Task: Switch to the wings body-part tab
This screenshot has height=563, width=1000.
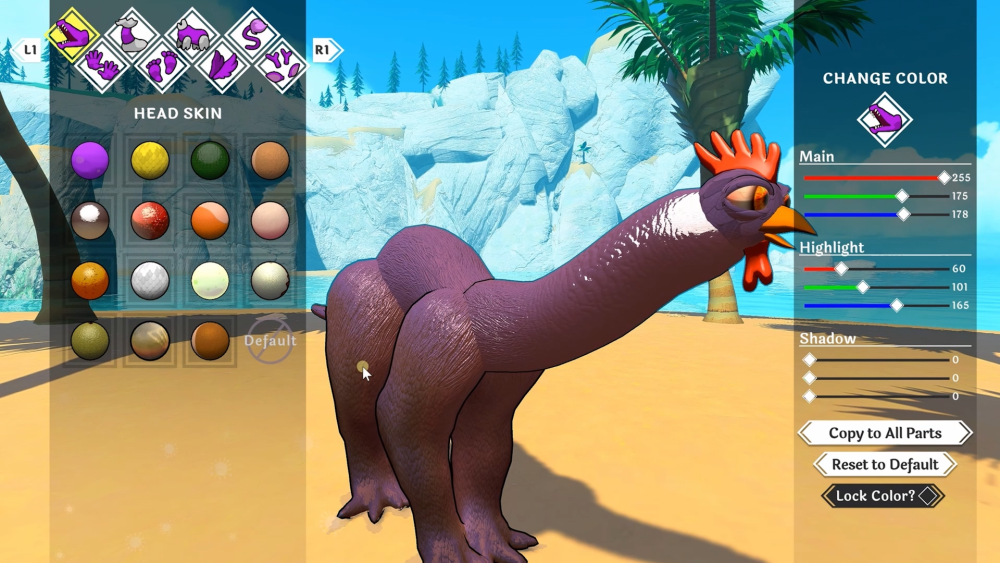Action: [220, 67]
